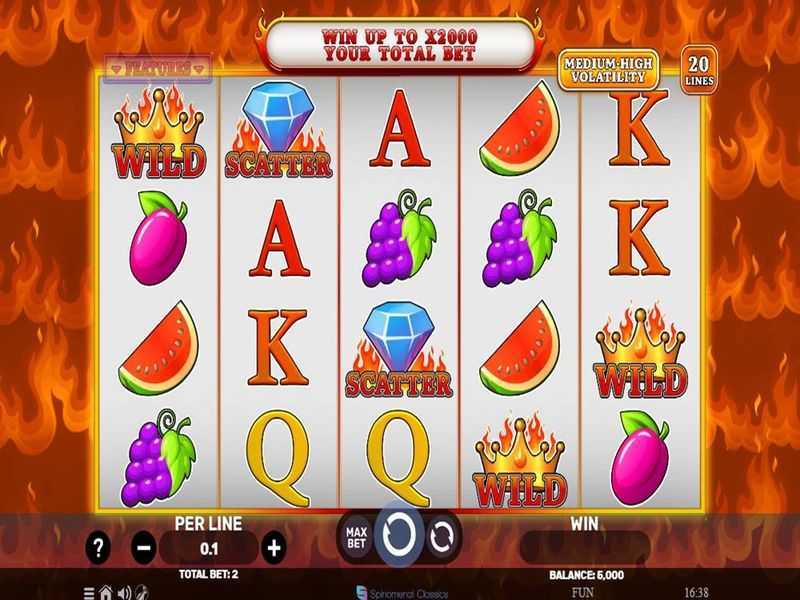
Task: Spin the reels with the center button
Action: tap(399, 535)
